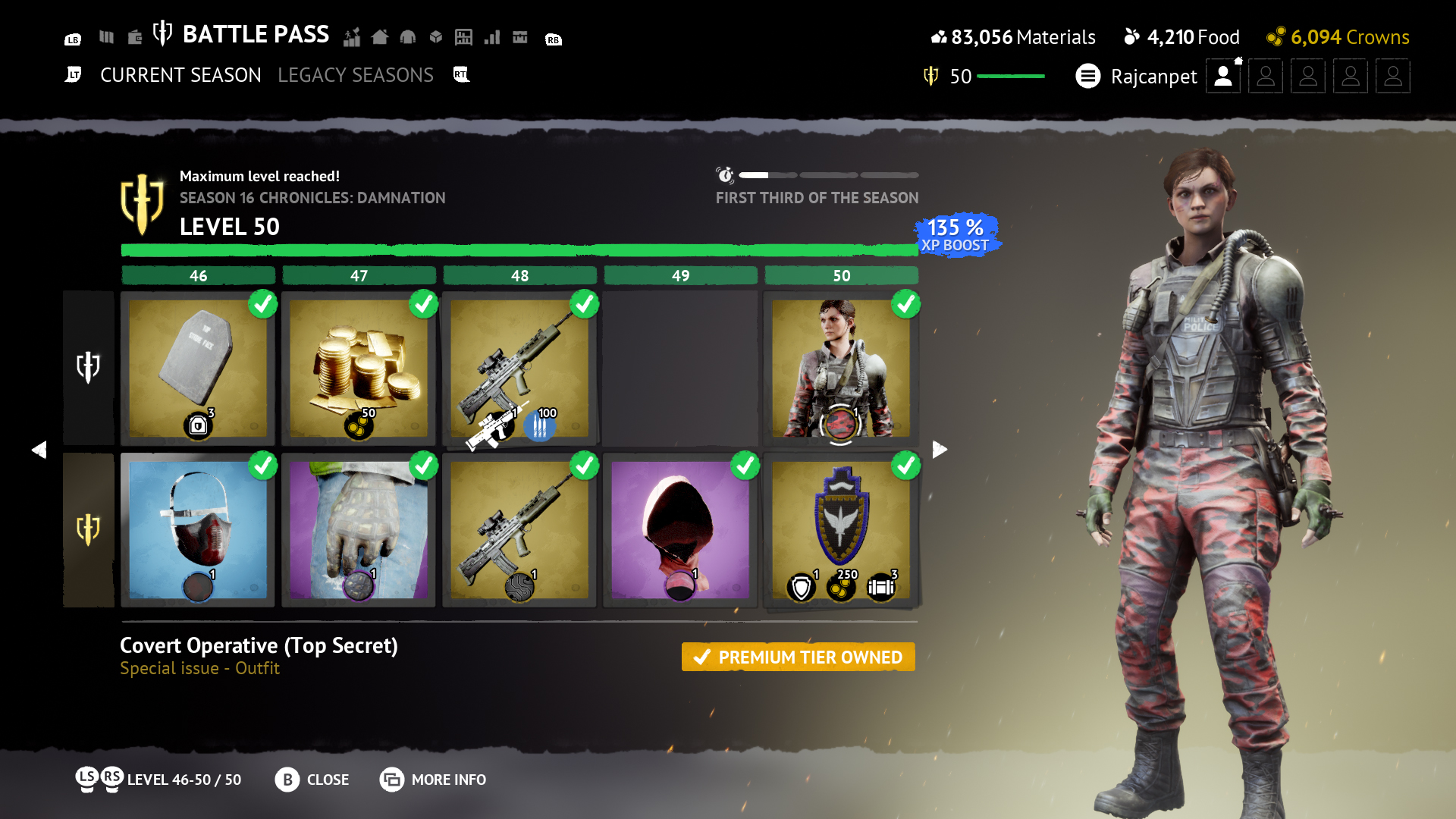Switch to the Legacy Seasons tab
This screenshot has height=819, width=1456.
coord(356,74)
